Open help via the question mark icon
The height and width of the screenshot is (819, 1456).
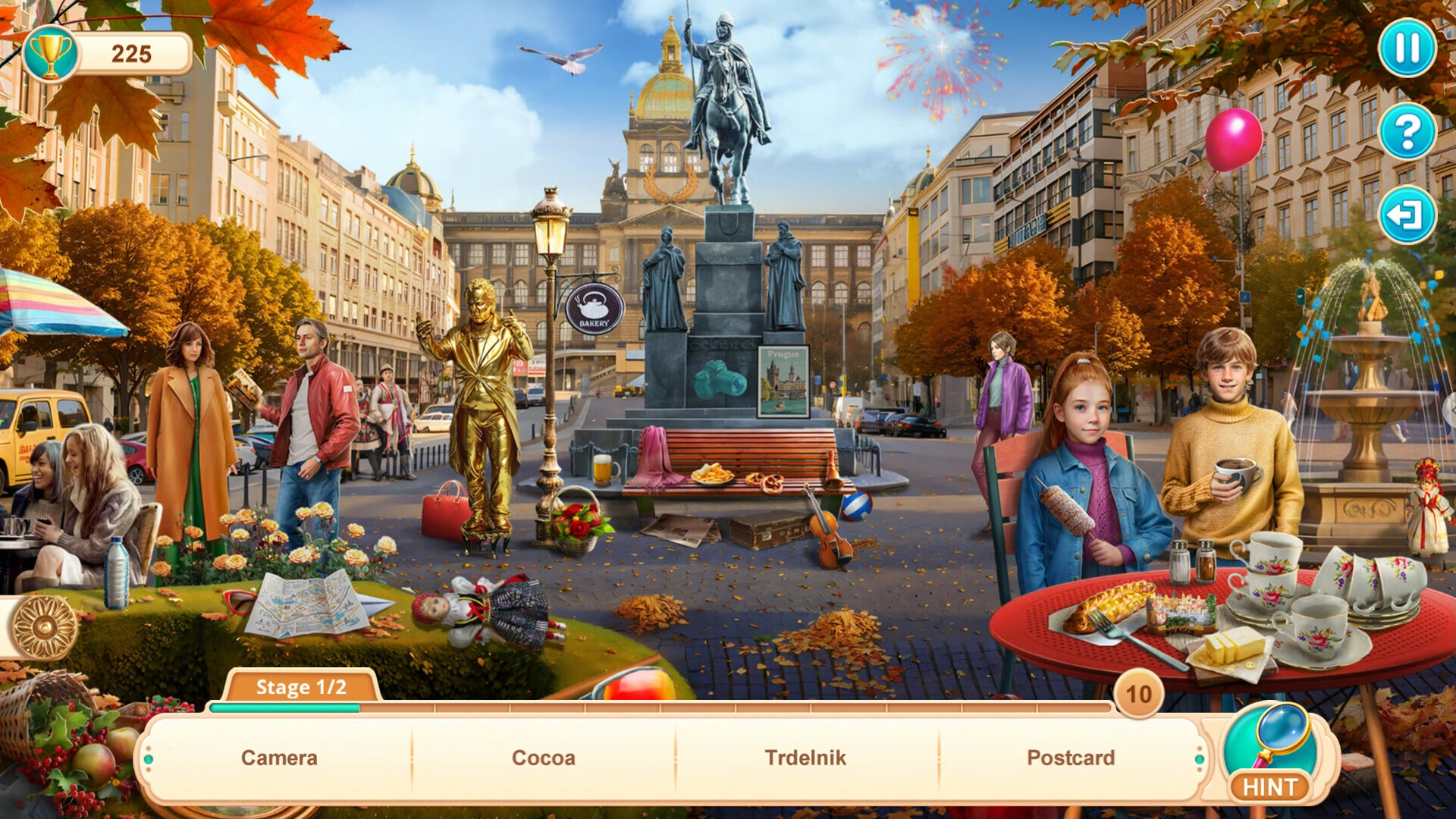click(1407, 129)
